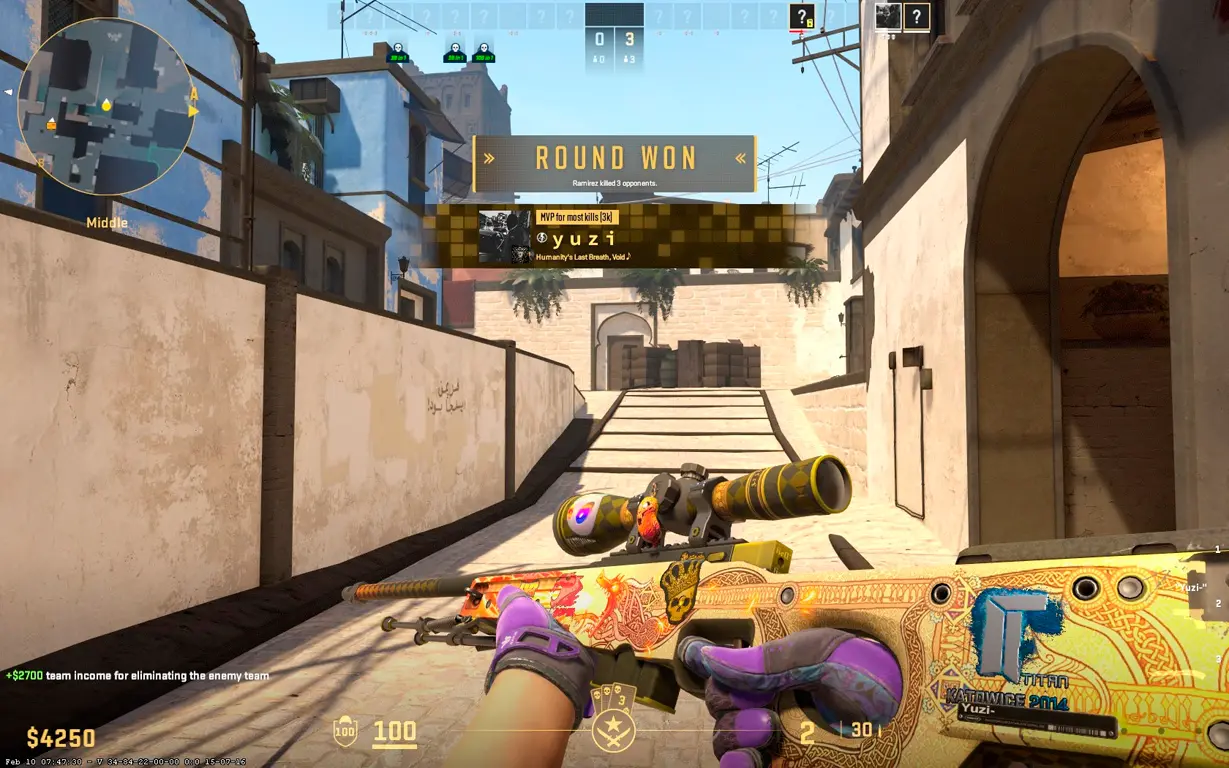This screenshot has width=1229, height=768.
Task: Click the armor shield icon showing 100
Action: [x=344, y=732]
